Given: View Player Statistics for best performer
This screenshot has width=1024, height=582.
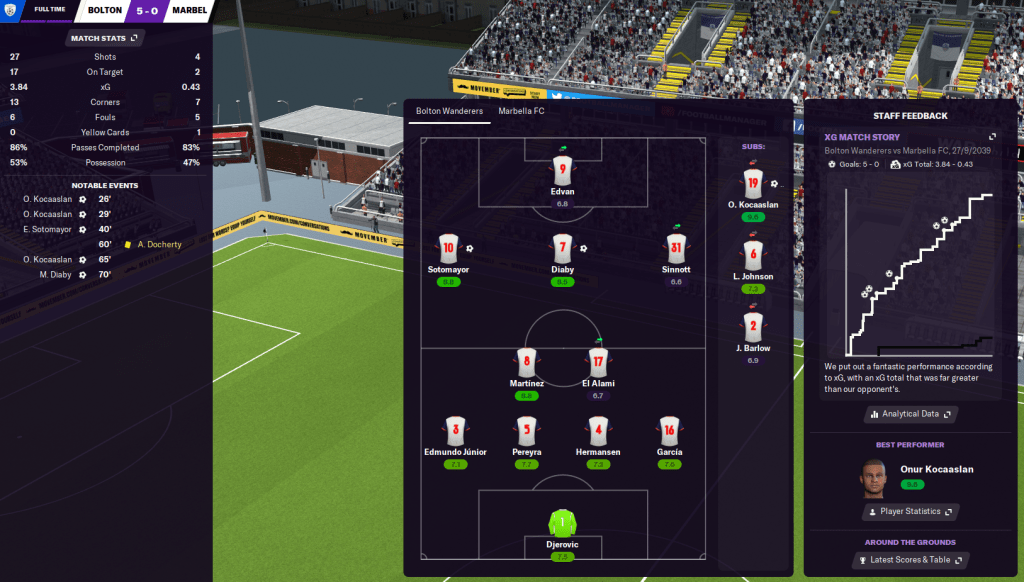Looking at the screenshot, I should (909, 512).
